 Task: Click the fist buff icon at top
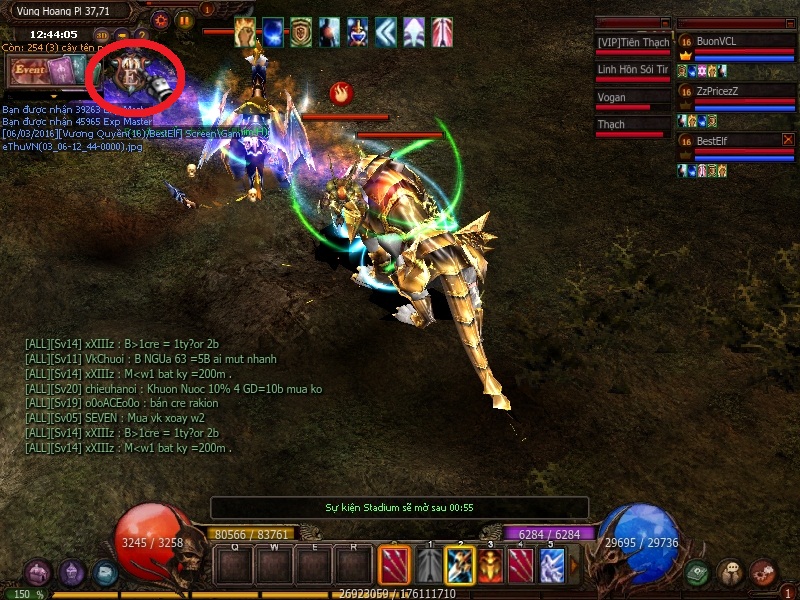click(x=244, y=34)
